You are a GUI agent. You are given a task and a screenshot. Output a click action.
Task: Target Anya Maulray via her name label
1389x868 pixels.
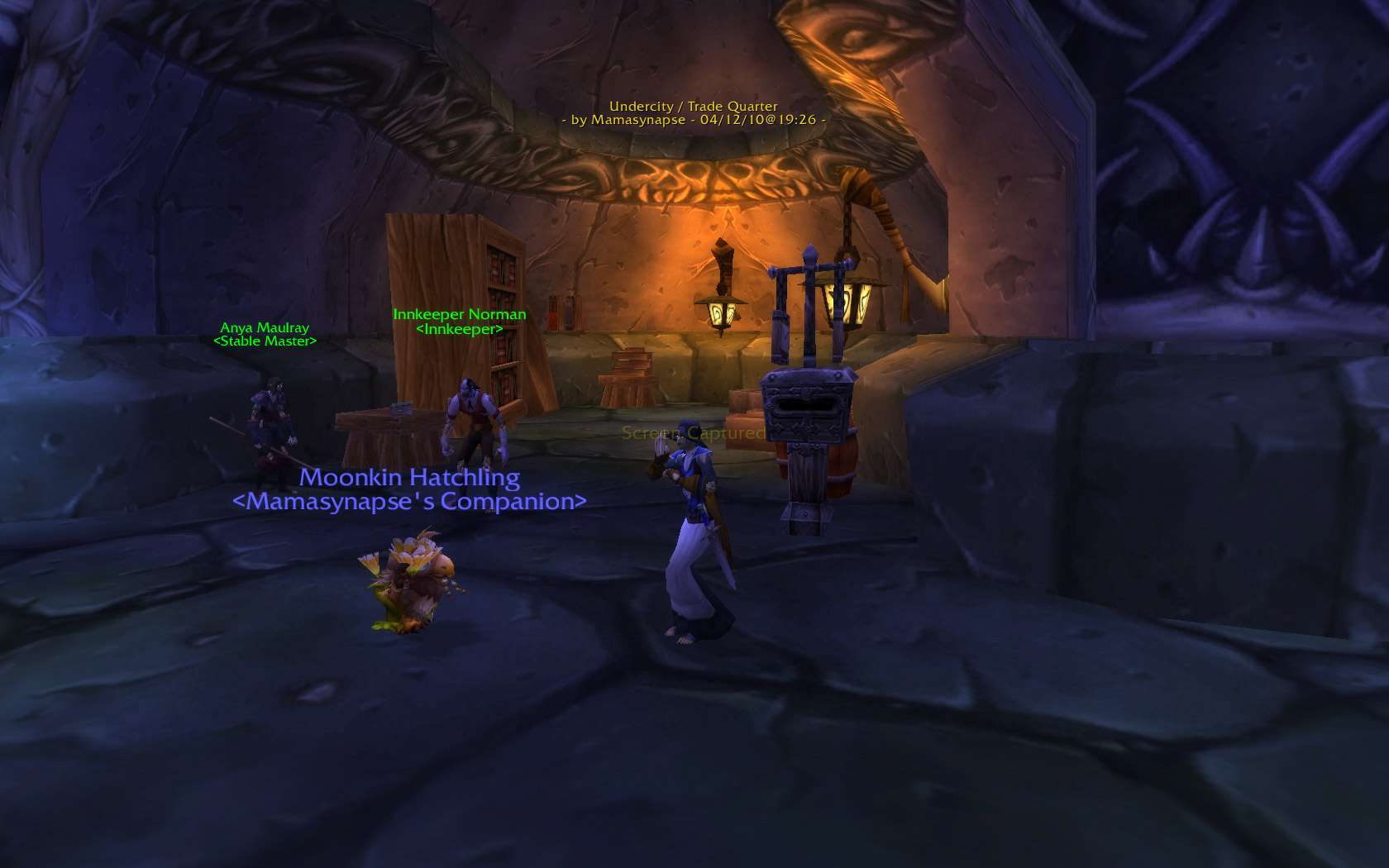265,328
